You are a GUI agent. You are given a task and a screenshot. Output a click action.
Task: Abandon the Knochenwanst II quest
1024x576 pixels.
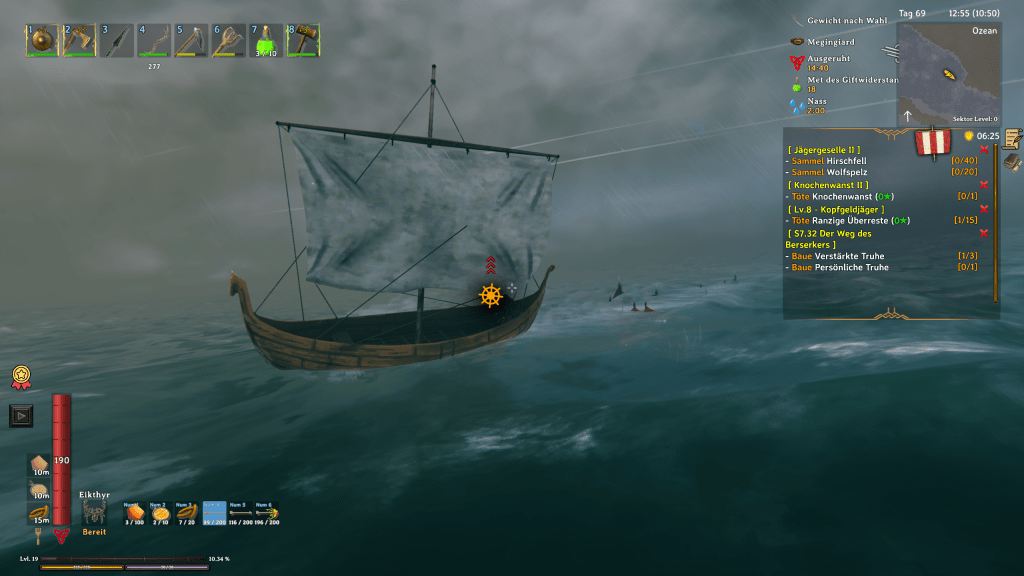point(985,185)
